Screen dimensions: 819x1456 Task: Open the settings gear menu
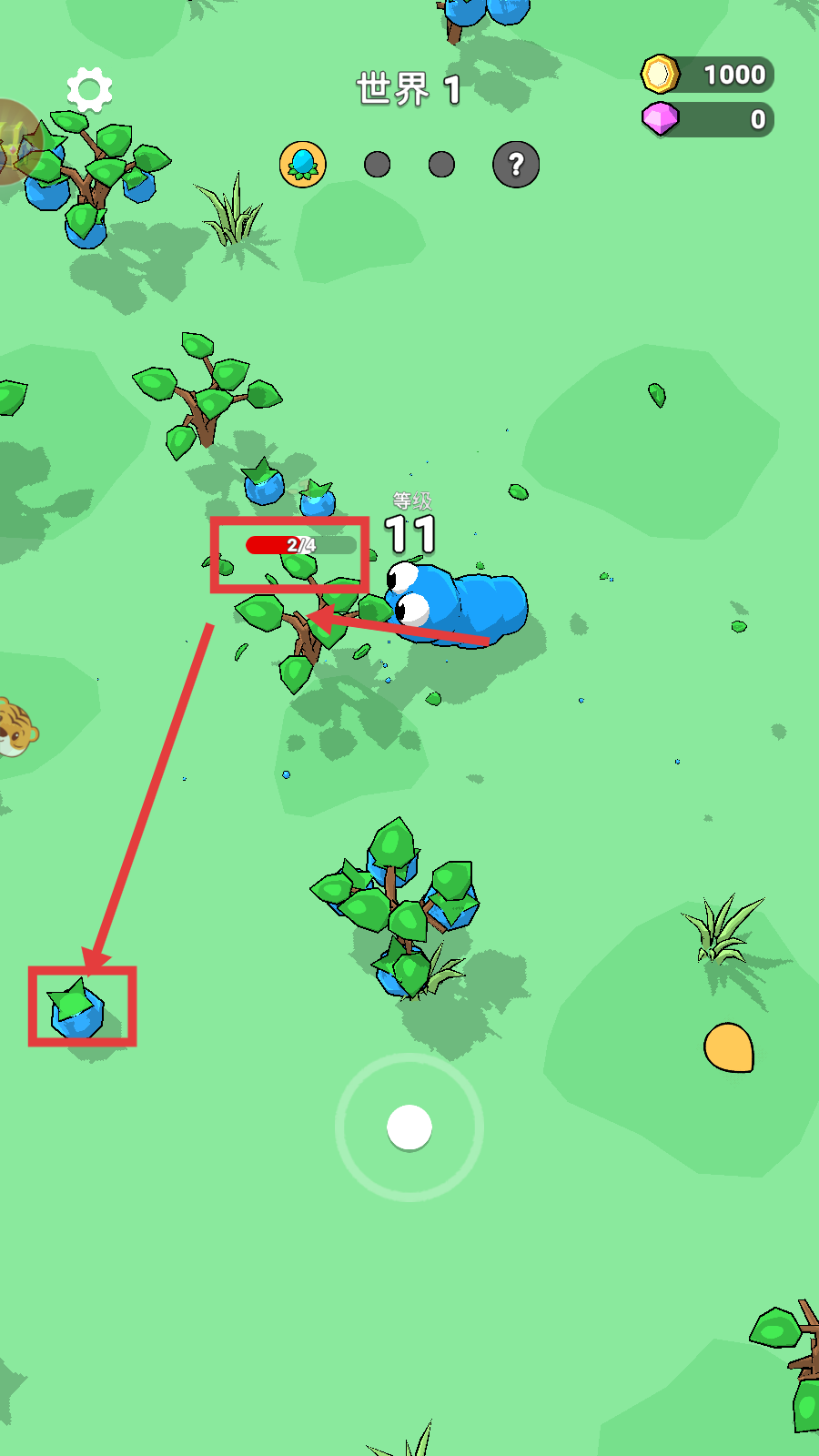tap(89, 89)
